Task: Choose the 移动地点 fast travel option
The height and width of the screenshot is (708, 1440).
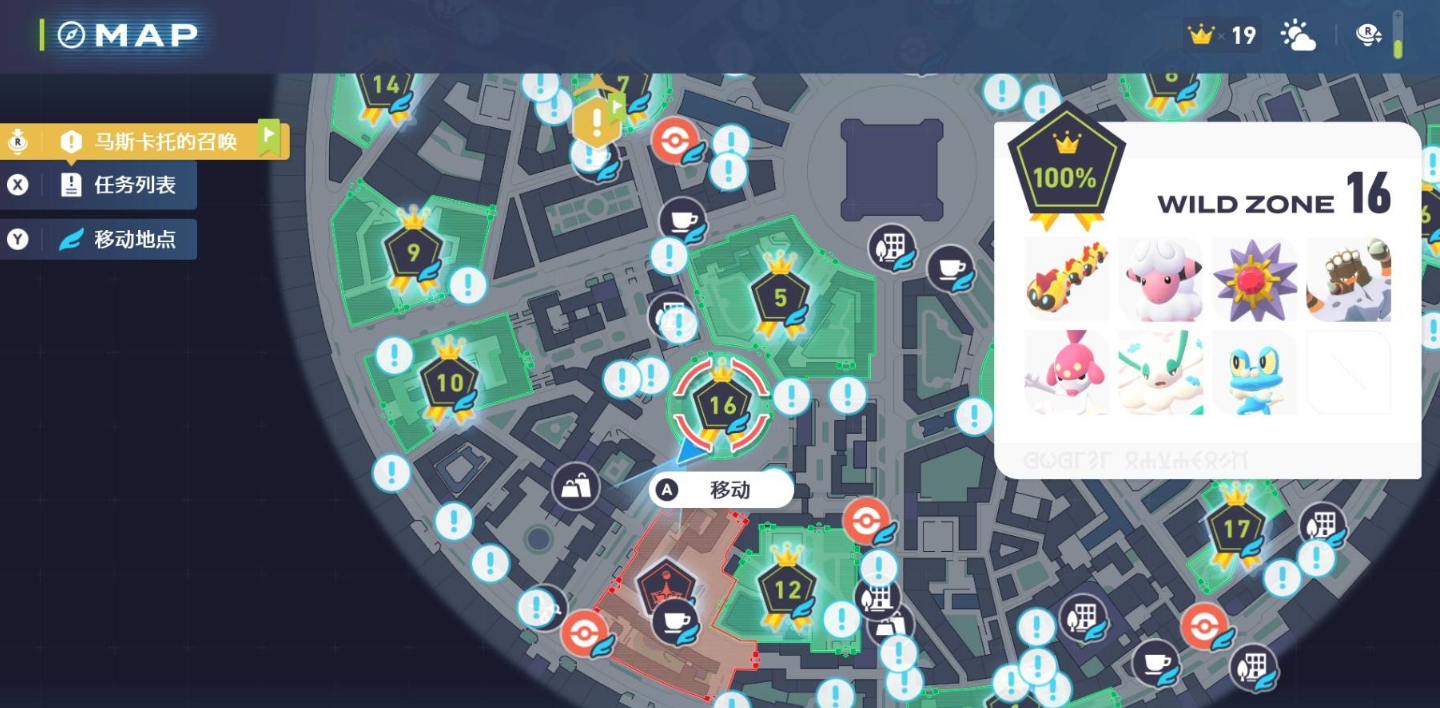Action: tap(118, 240)
